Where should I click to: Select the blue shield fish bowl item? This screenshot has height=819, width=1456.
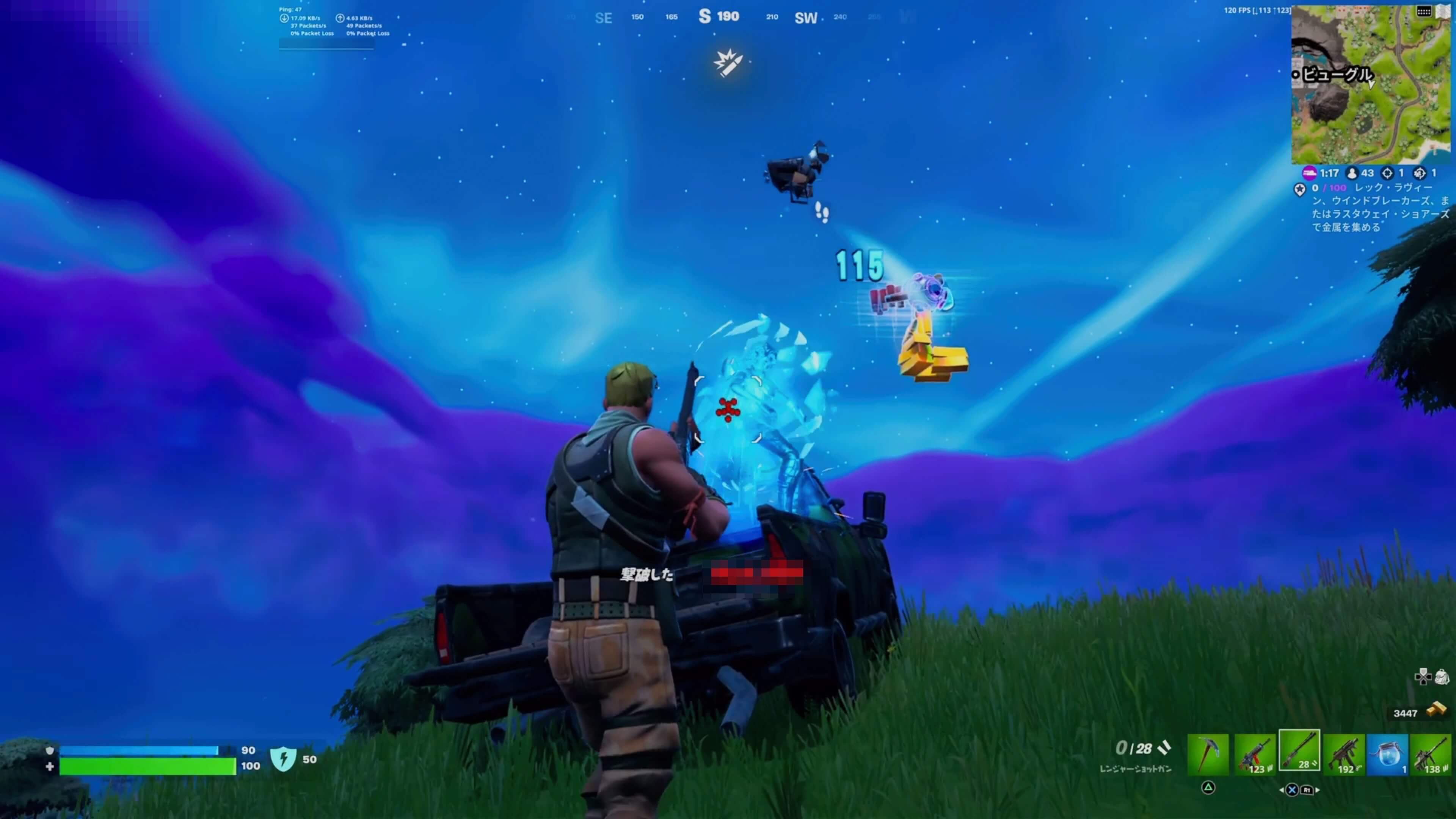coord(1388,754)
